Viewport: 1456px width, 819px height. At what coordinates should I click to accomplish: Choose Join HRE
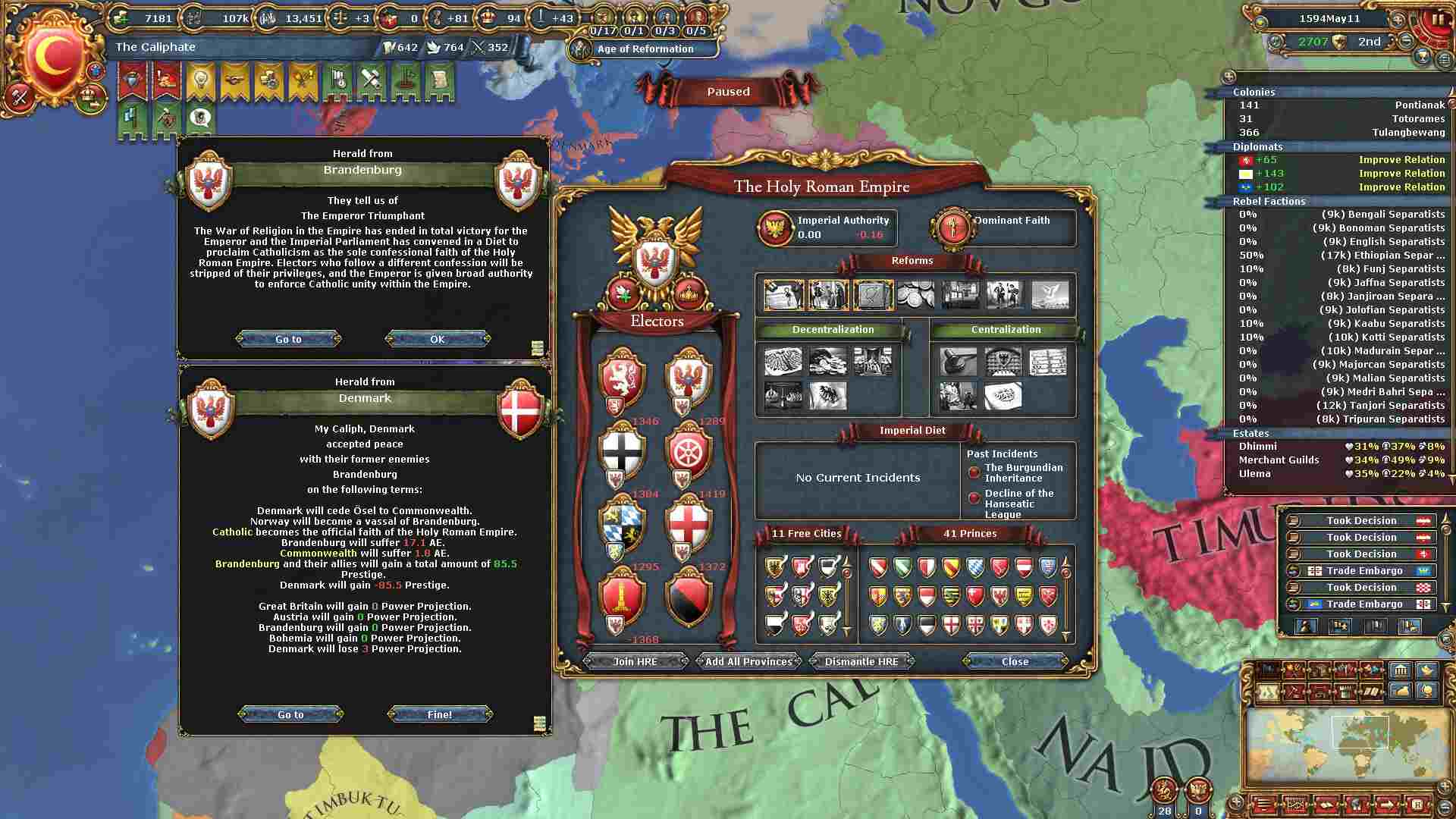pyautogui.click(x=635, y=661)
